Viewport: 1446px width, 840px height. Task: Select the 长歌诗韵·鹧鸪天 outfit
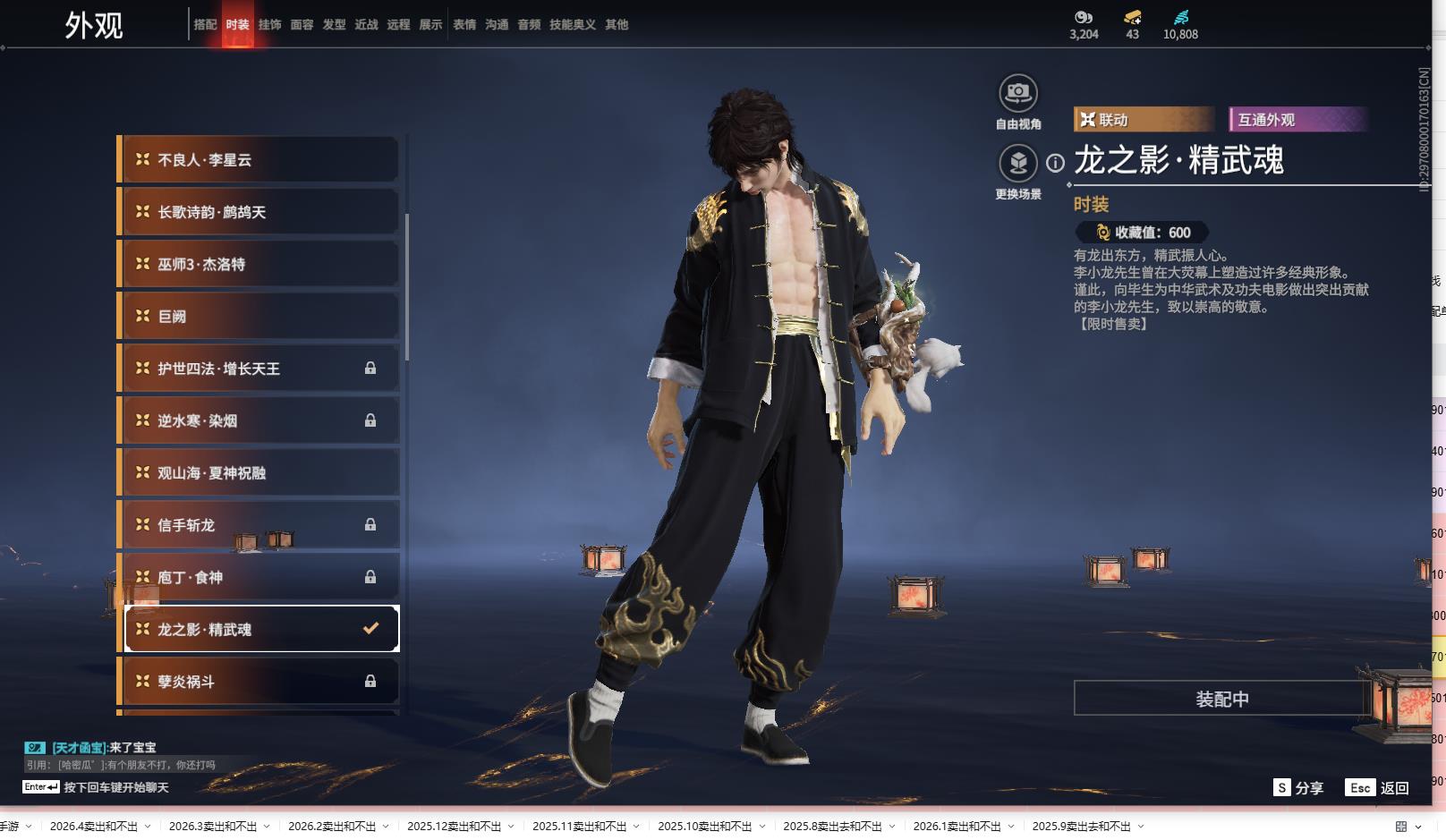click(259, 212)
